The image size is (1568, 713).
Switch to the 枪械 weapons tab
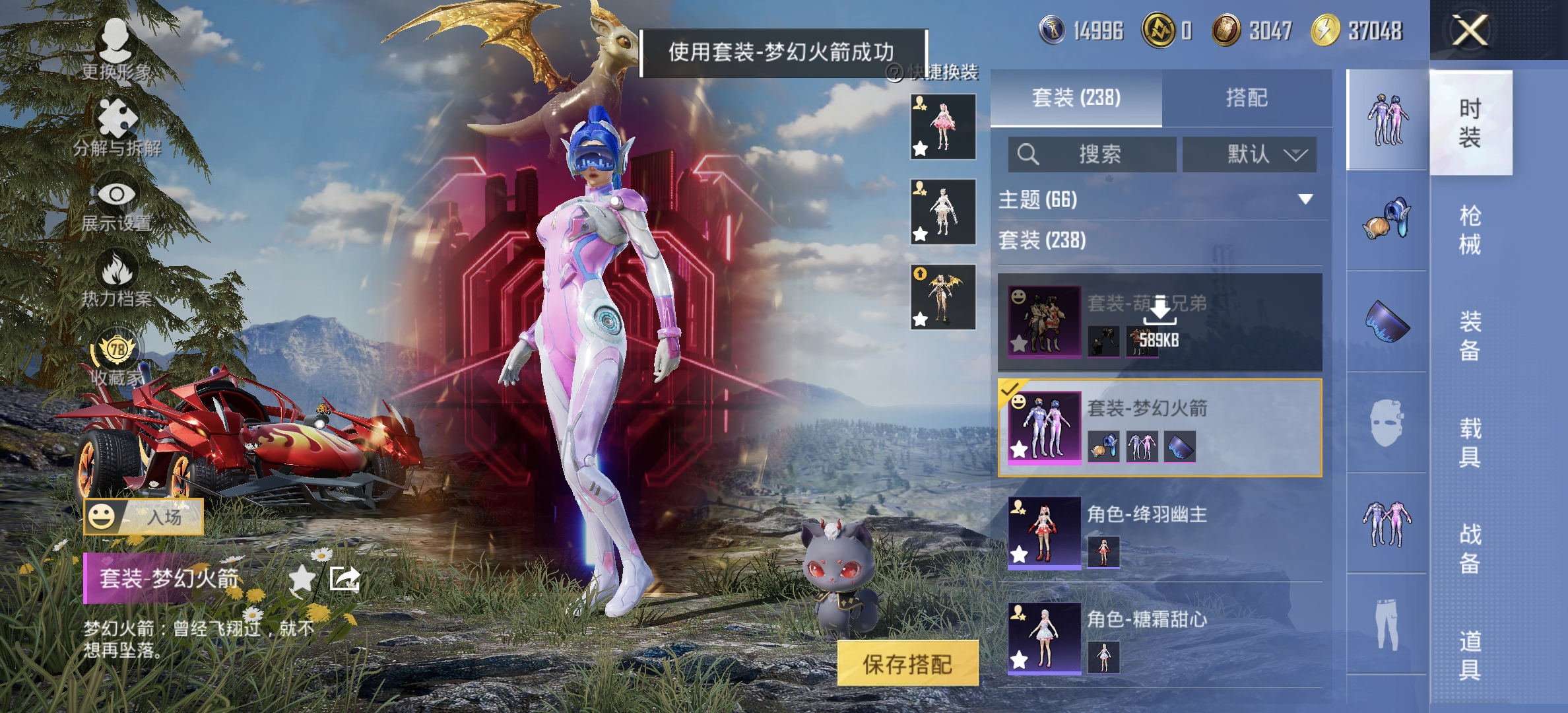pyautogui.click(x=1470, y=228)
